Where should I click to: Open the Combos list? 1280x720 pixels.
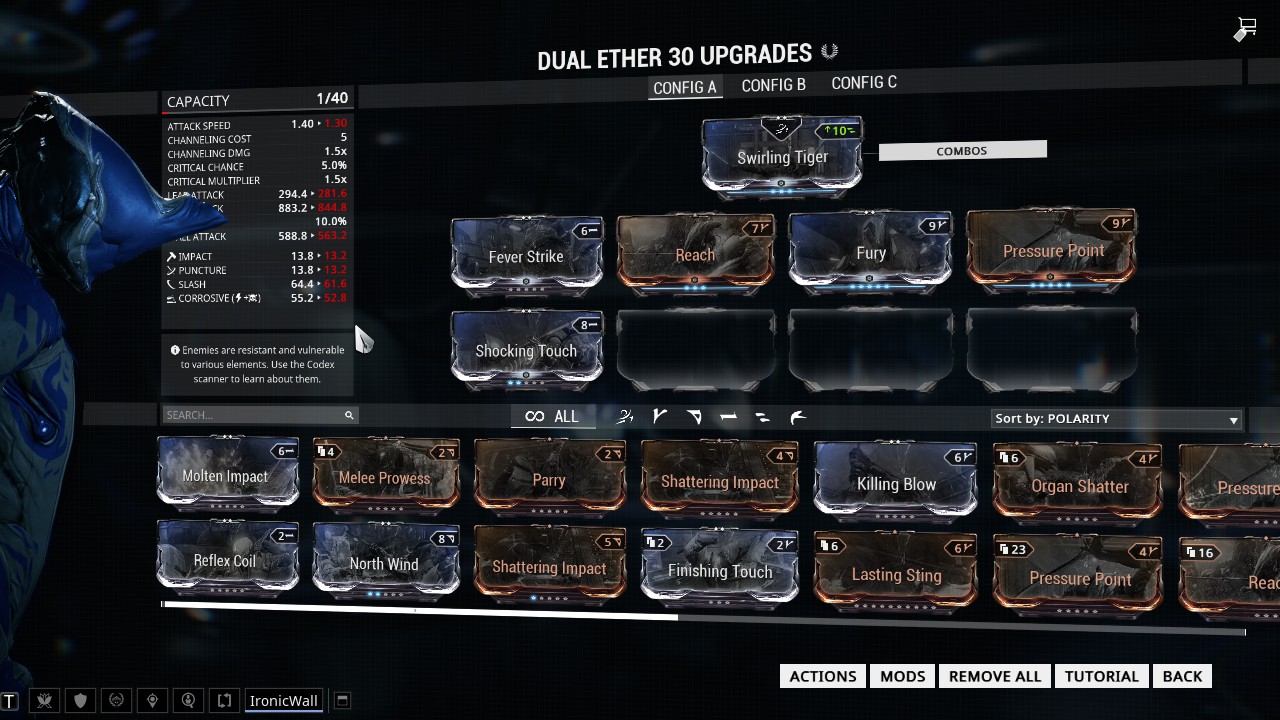[962, 151]
